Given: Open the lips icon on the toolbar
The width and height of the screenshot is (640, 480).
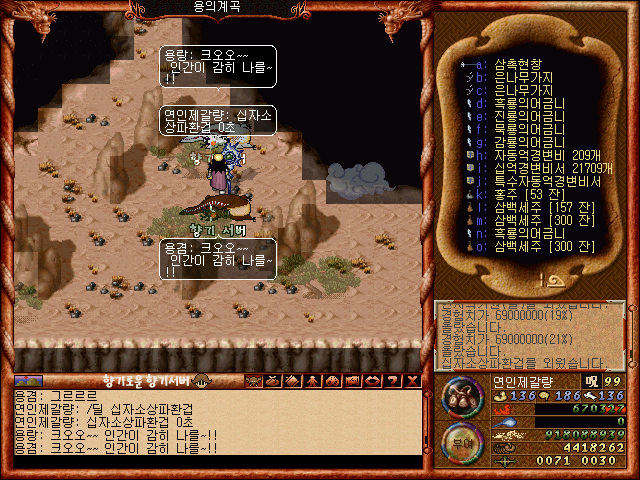Looking at the screenshot, I should pos(372,380).
